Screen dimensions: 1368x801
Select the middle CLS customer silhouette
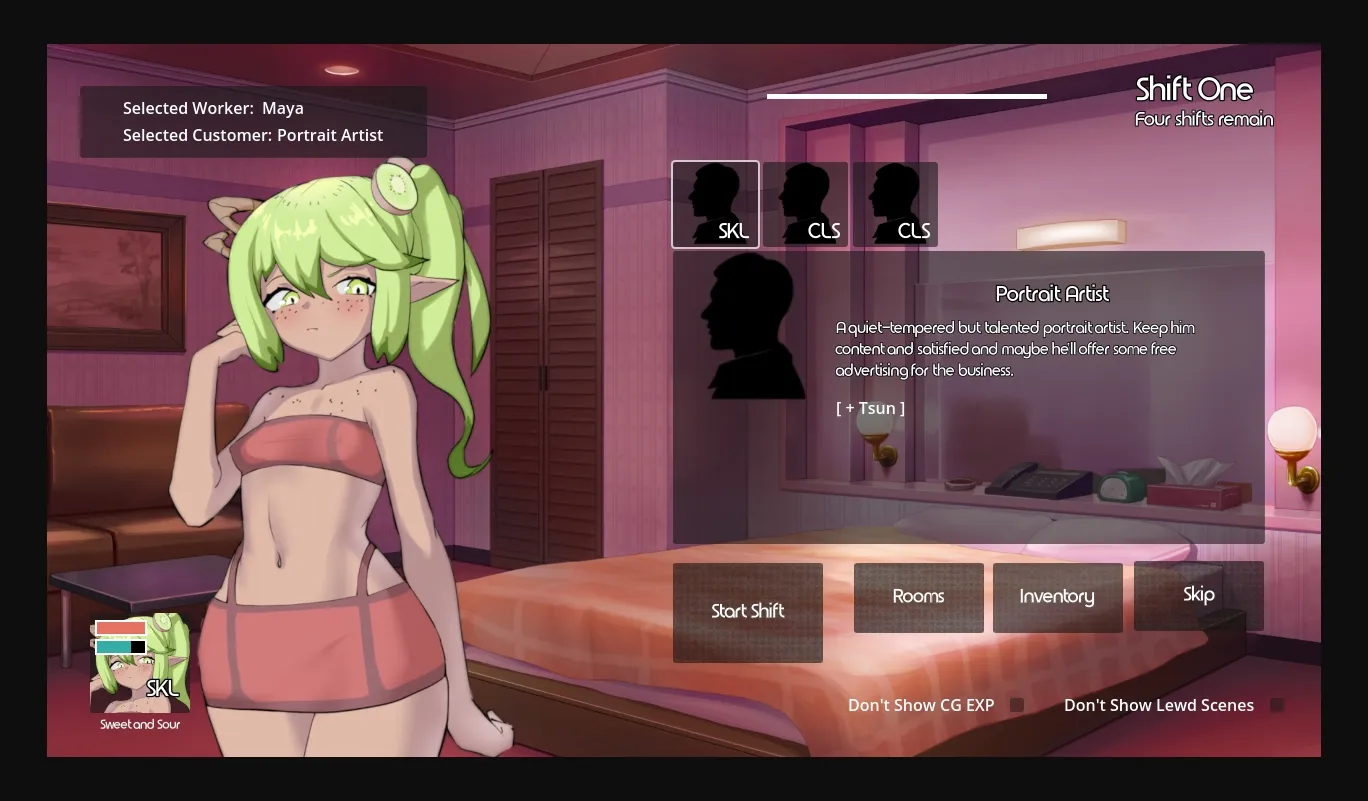tap(806, 204)
